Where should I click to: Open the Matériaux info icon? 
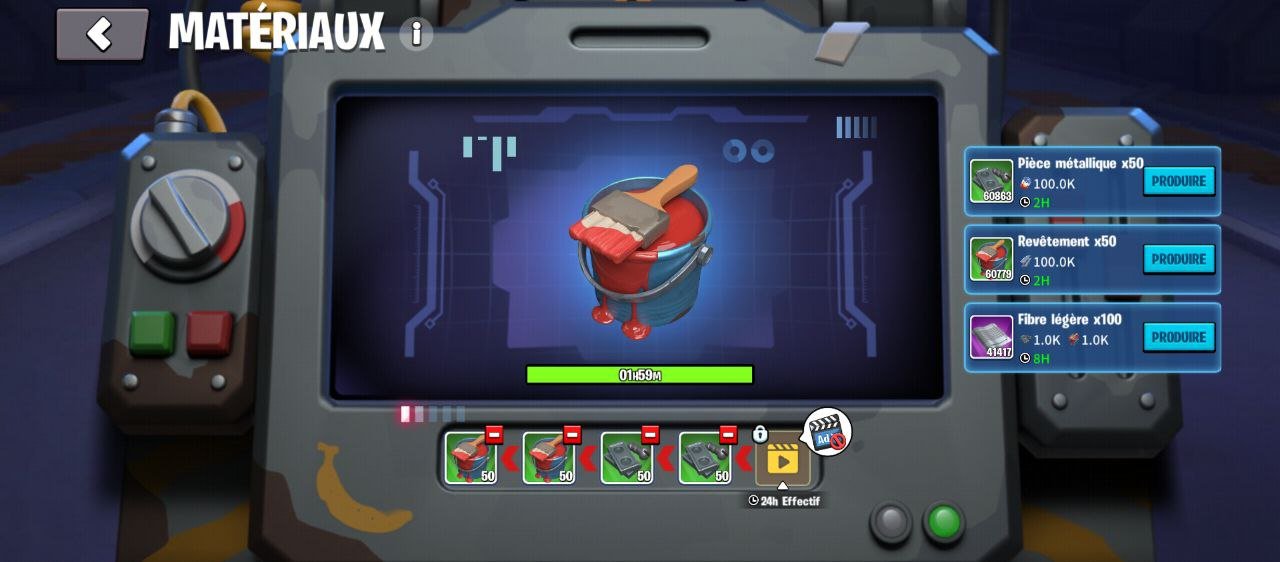tap(416, 34)
